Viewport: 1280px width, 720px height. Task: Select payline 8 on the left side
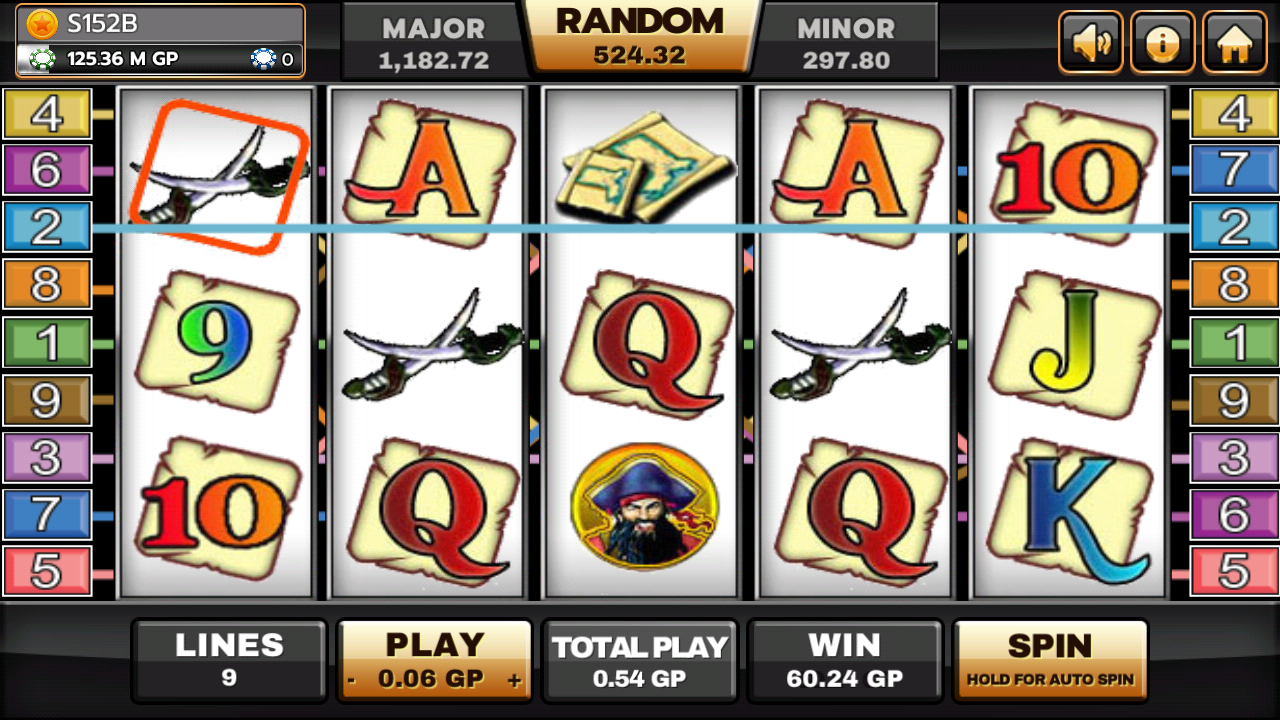(x=47, y=283)
